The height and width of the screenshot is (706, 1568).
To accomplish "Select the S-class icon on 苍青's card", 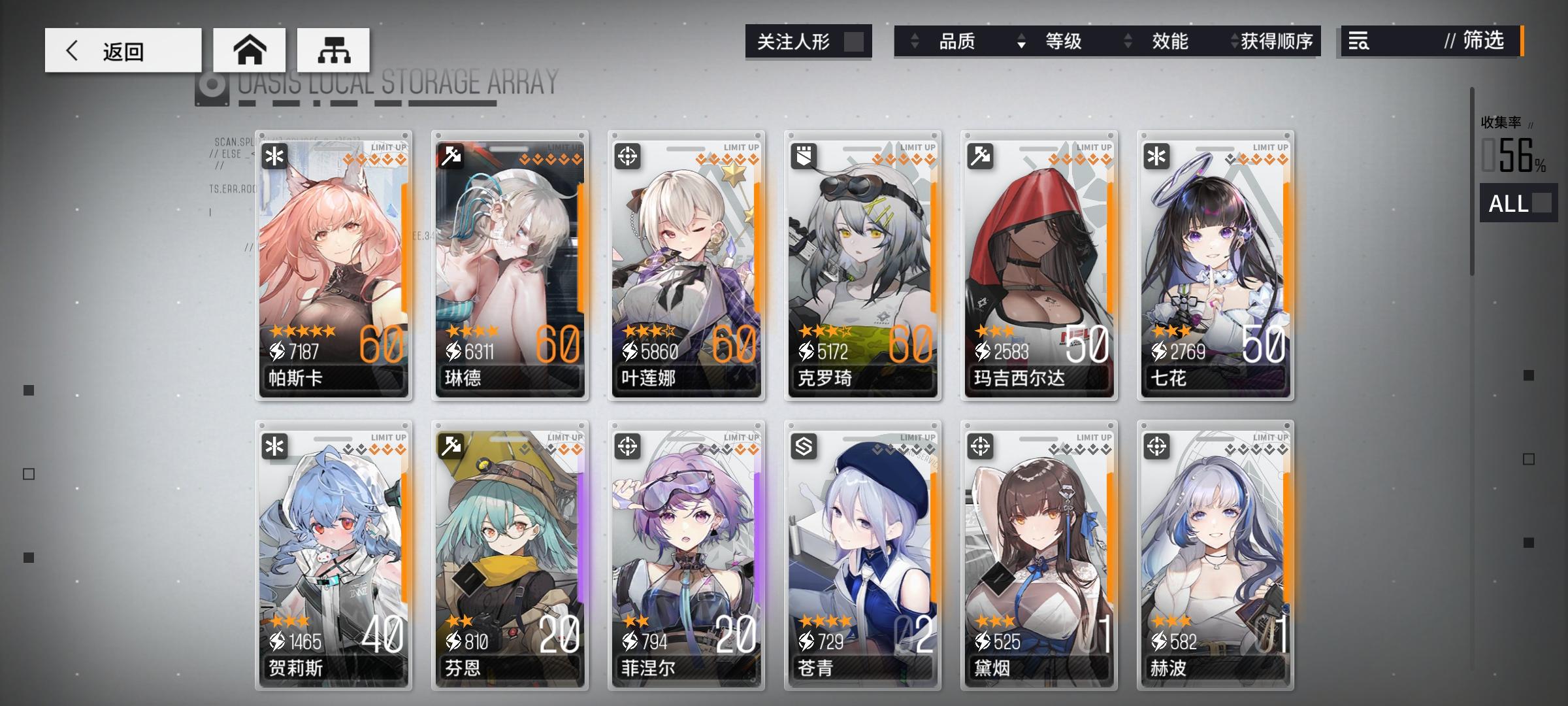I will click(804, 447).
